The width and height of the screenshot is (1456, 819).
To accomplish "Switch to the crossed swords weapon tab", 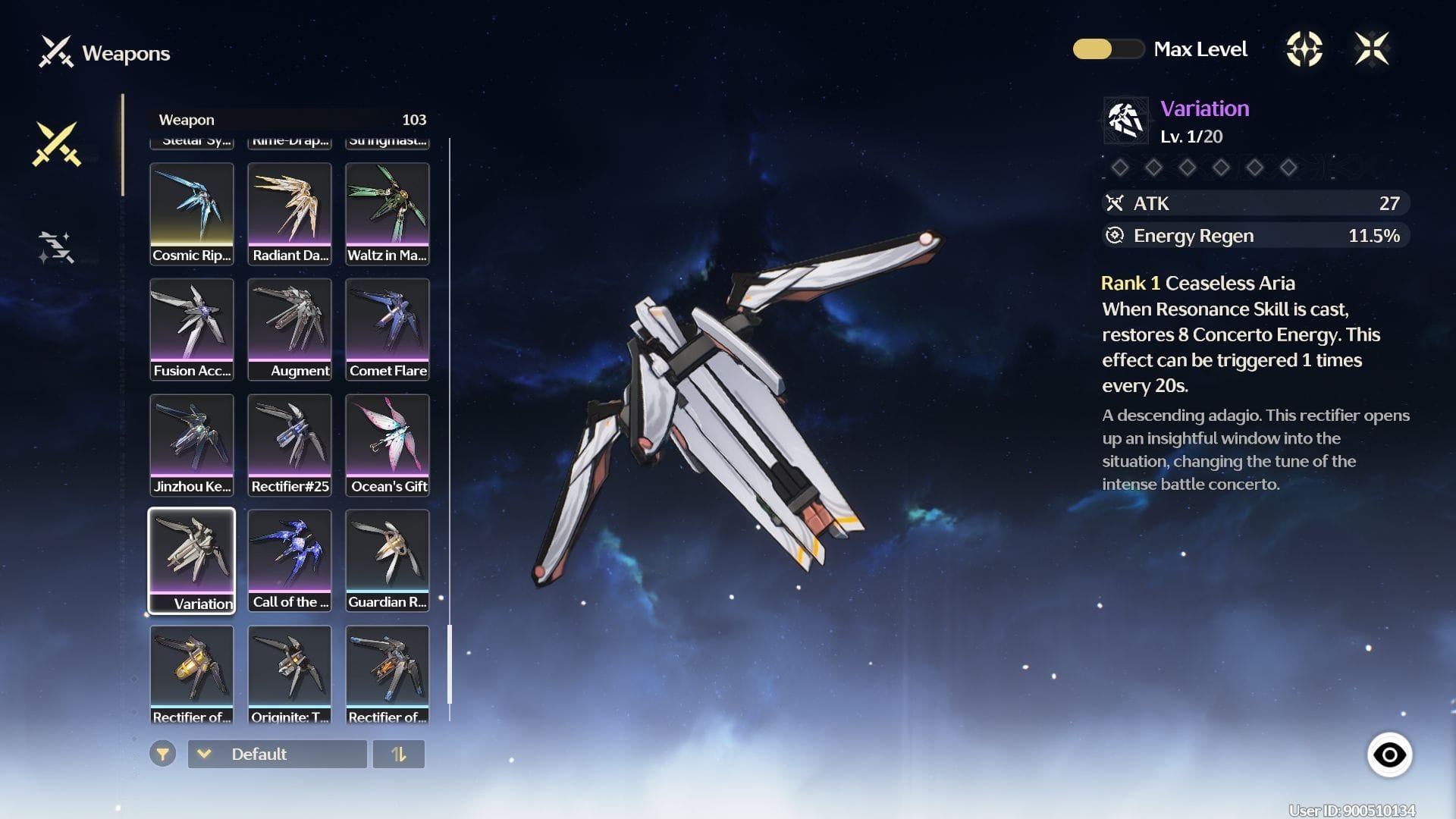I will (56, 143).
